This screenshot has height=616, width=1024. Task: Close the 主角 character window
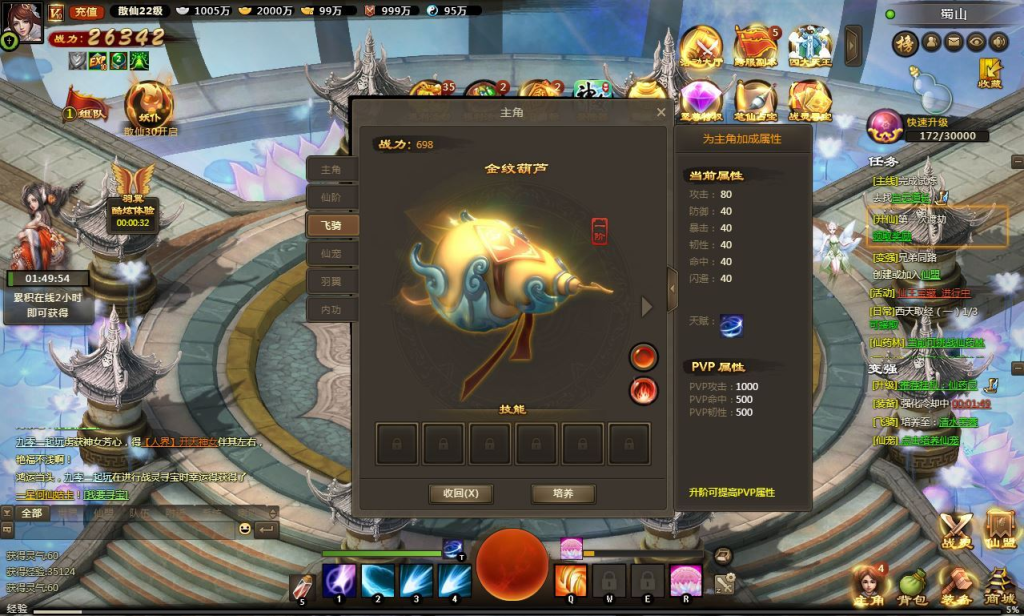click(x=660, y=113)
